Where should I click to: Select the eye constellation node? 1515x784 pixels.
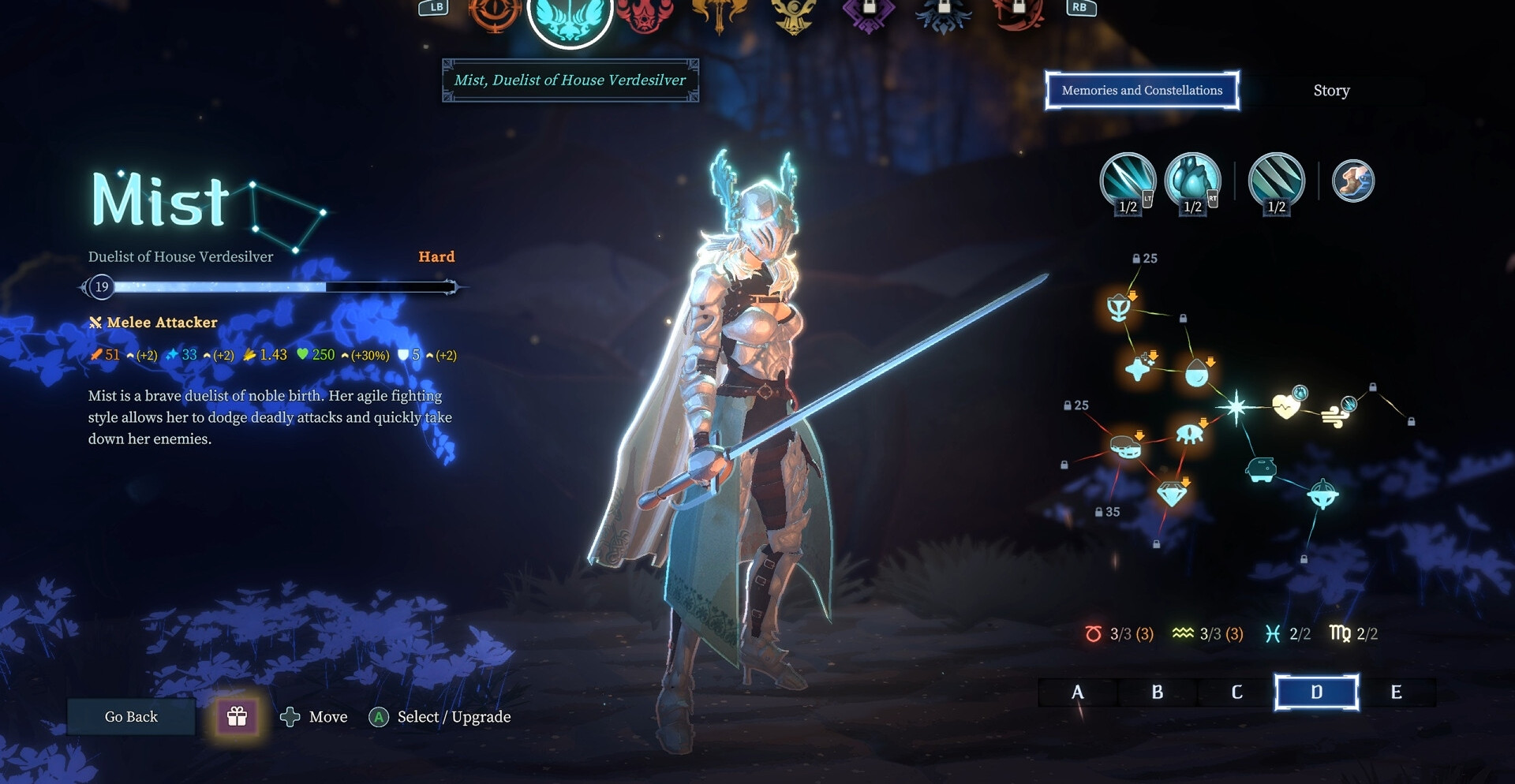[x=1189, y=434]
